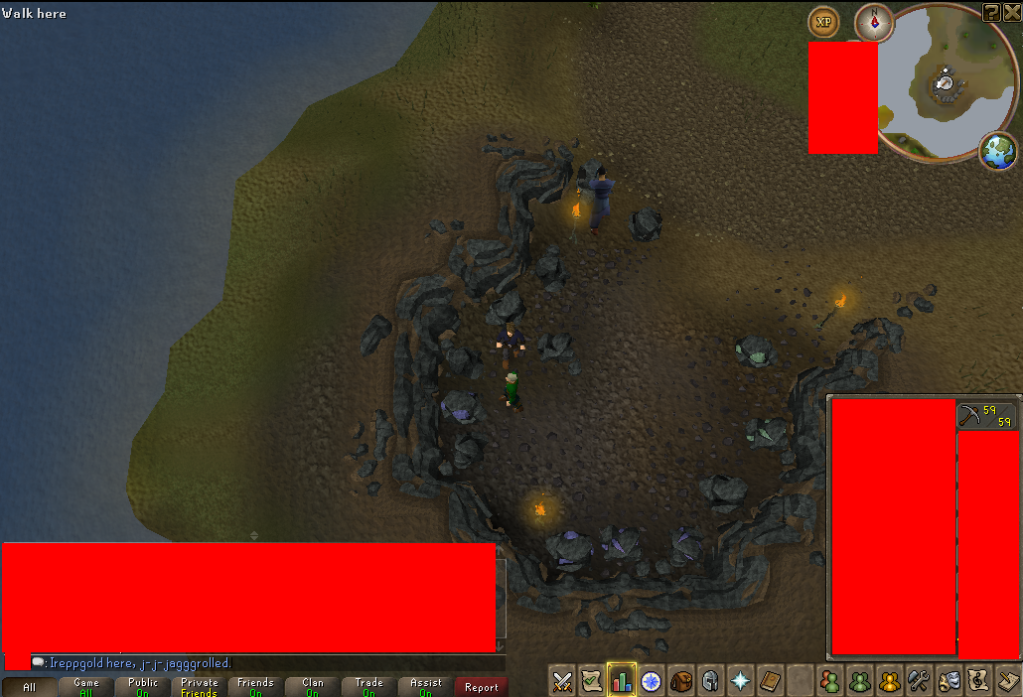
Task: Toggle the XP counter button
Action: tap(824, 21)
